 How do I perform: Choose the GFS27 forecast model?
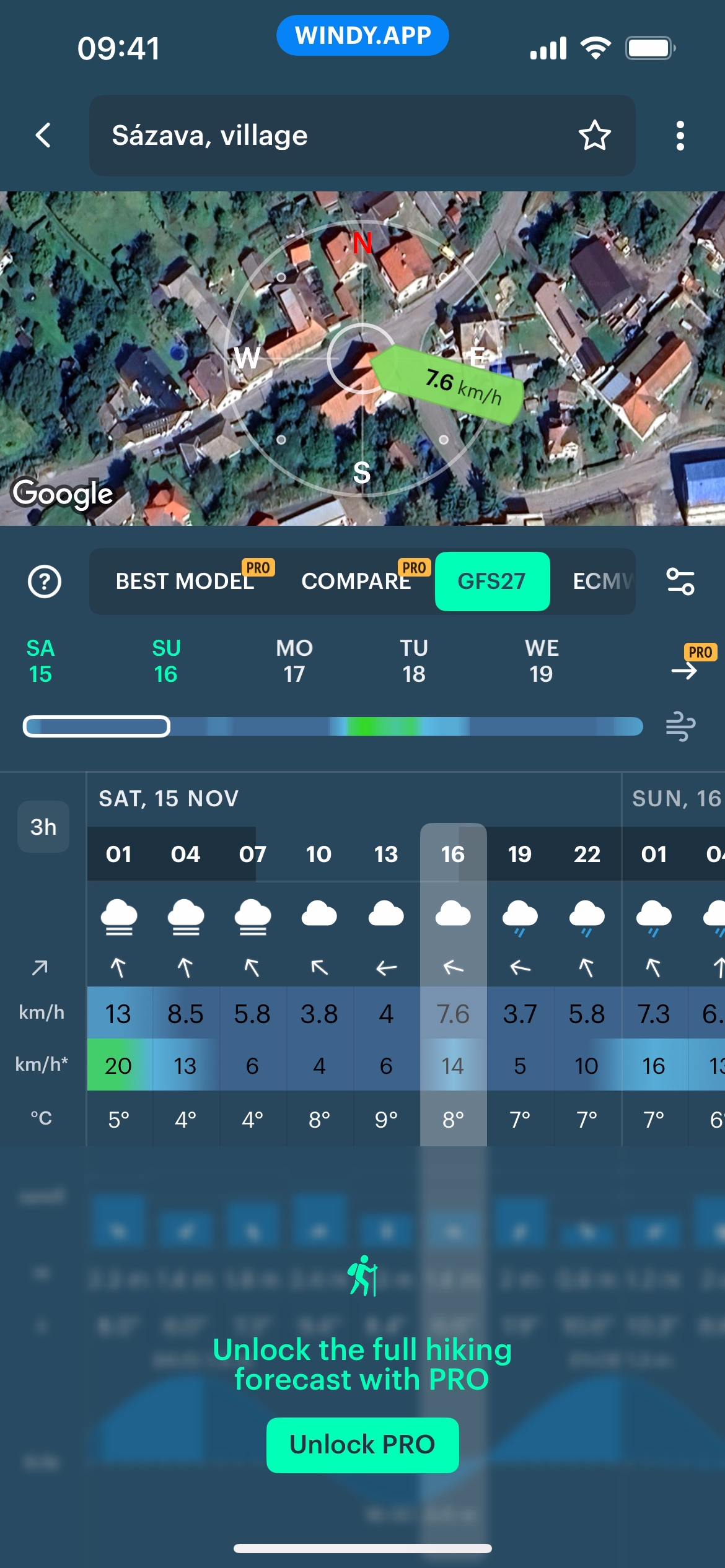tap(492, 581)
